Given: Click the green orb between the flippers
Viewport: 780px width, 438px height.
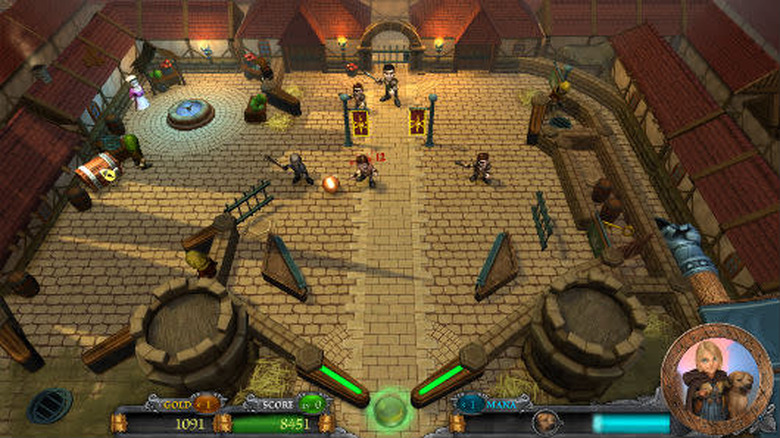Looking at the screenshot, I should point(389,409).
